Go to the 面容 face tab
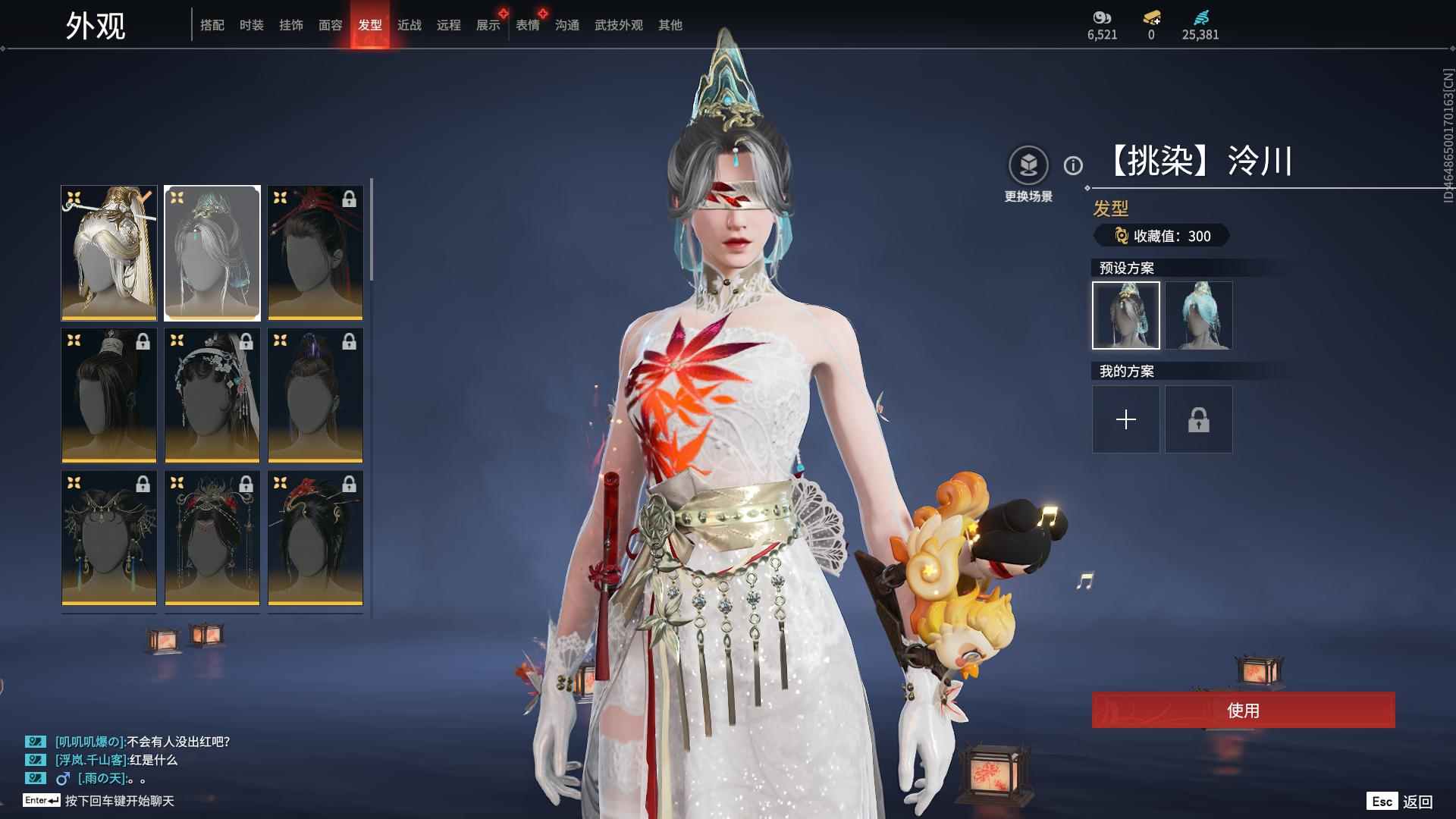Image resolution: width=1456 pixels, height=819 pixels. (x=330, y=25)
